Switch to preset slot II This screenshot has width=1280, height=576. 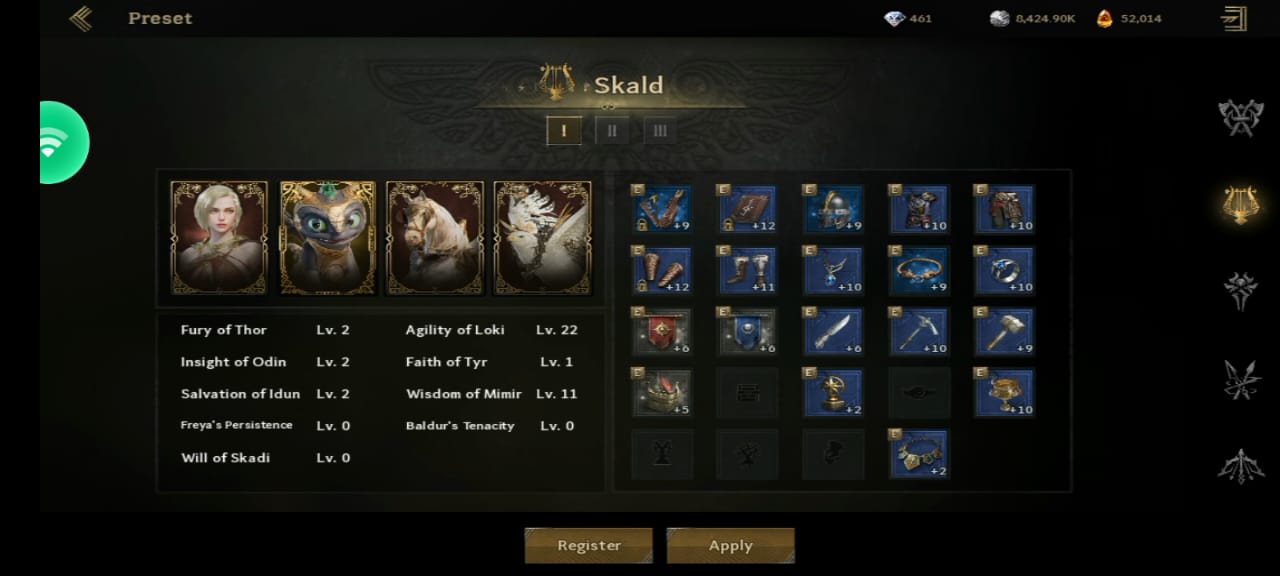(x=612, y=130)
